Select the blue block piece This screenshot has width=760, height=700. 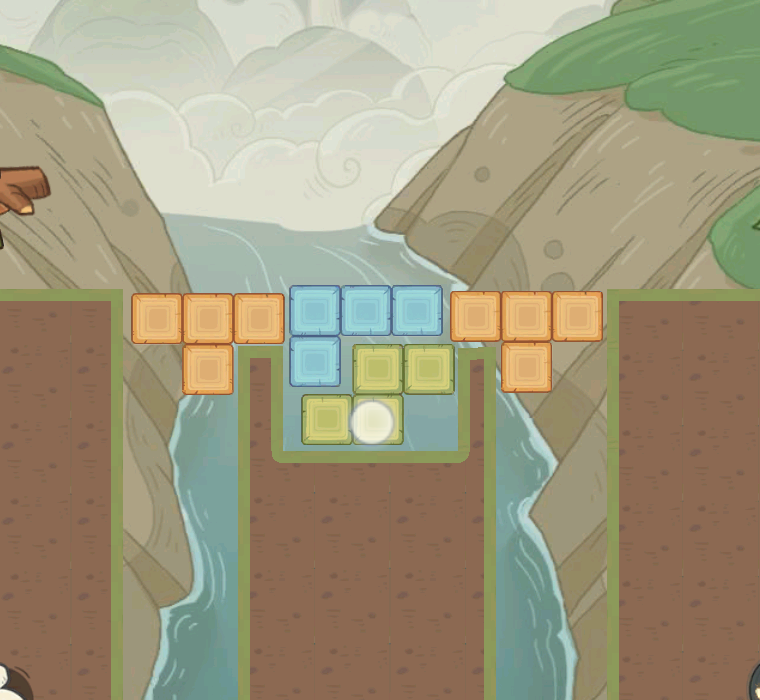(x=366, y=310)
